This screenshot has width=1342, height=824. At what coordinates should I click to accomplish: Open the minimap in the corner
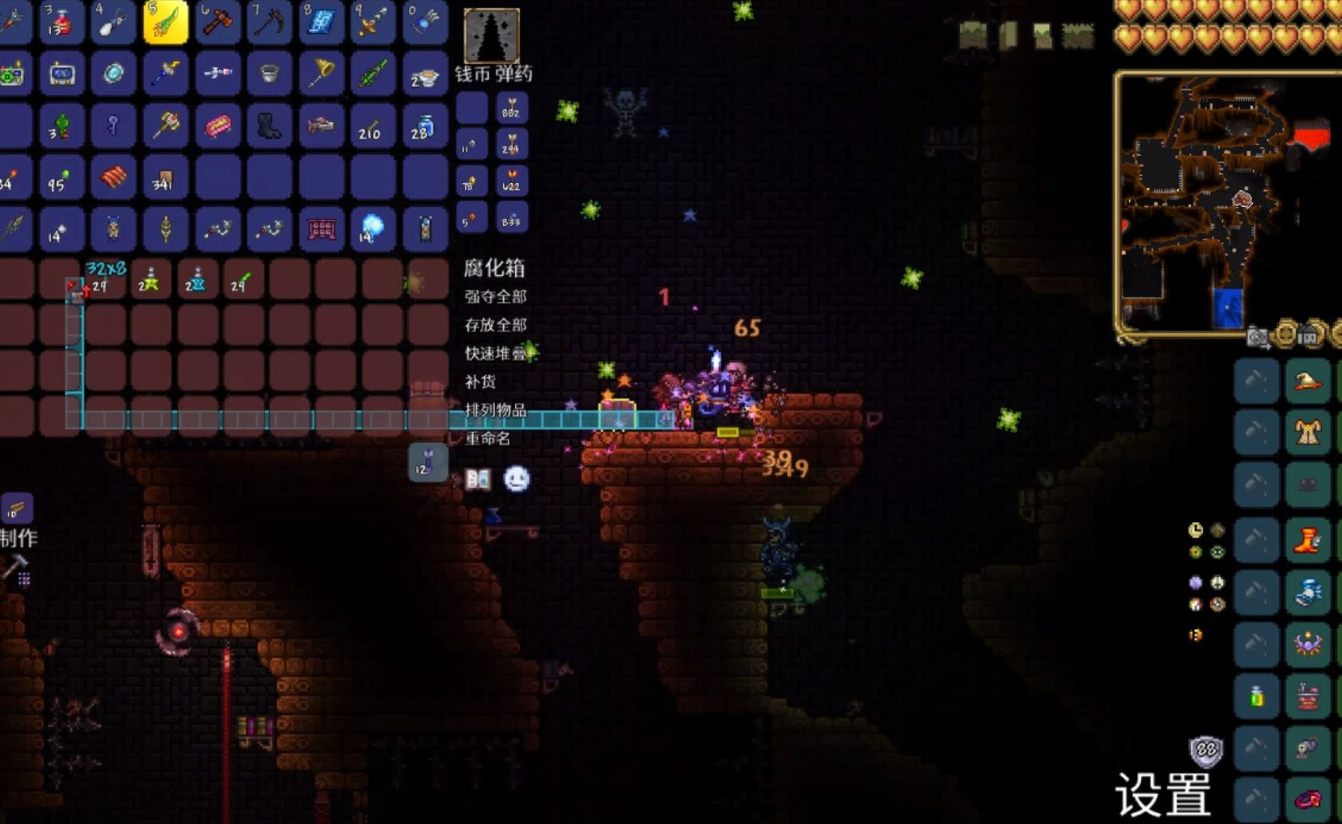(1227, 200)
